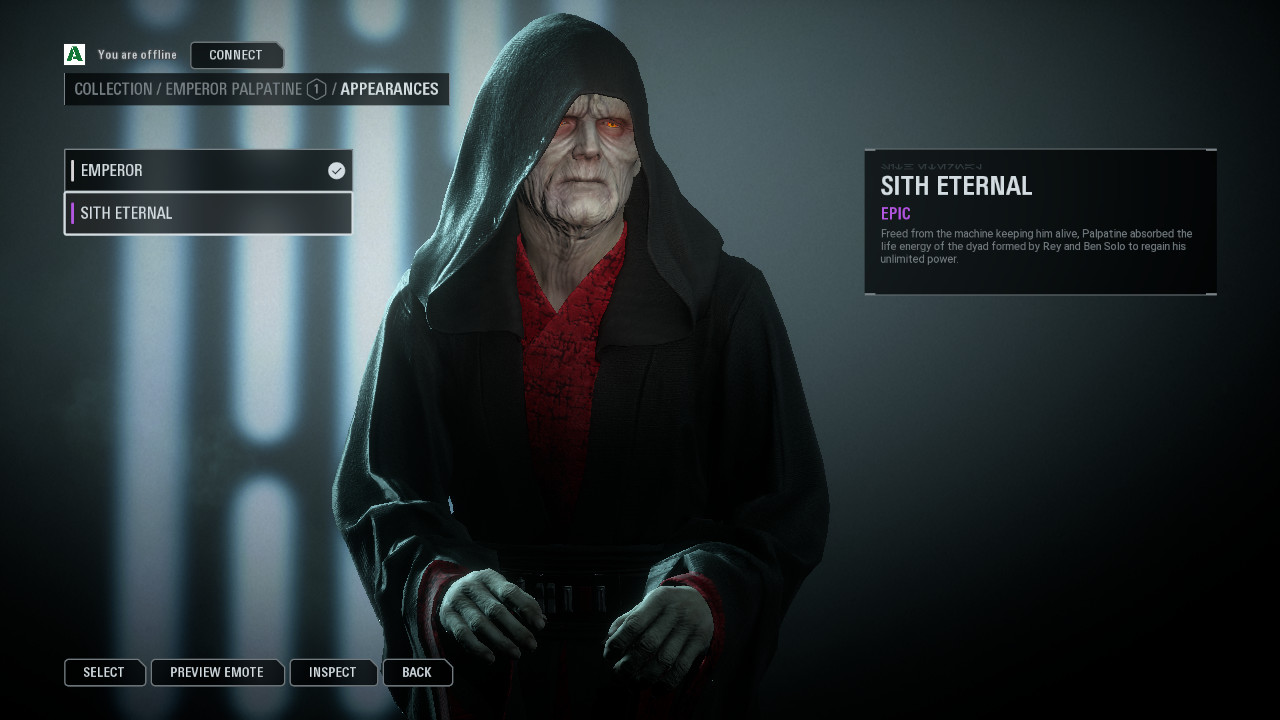Viewport: 1280px width, 720px height.
Task: Open COLLECTION from the breadcrumb
Action: click(113, 89)
